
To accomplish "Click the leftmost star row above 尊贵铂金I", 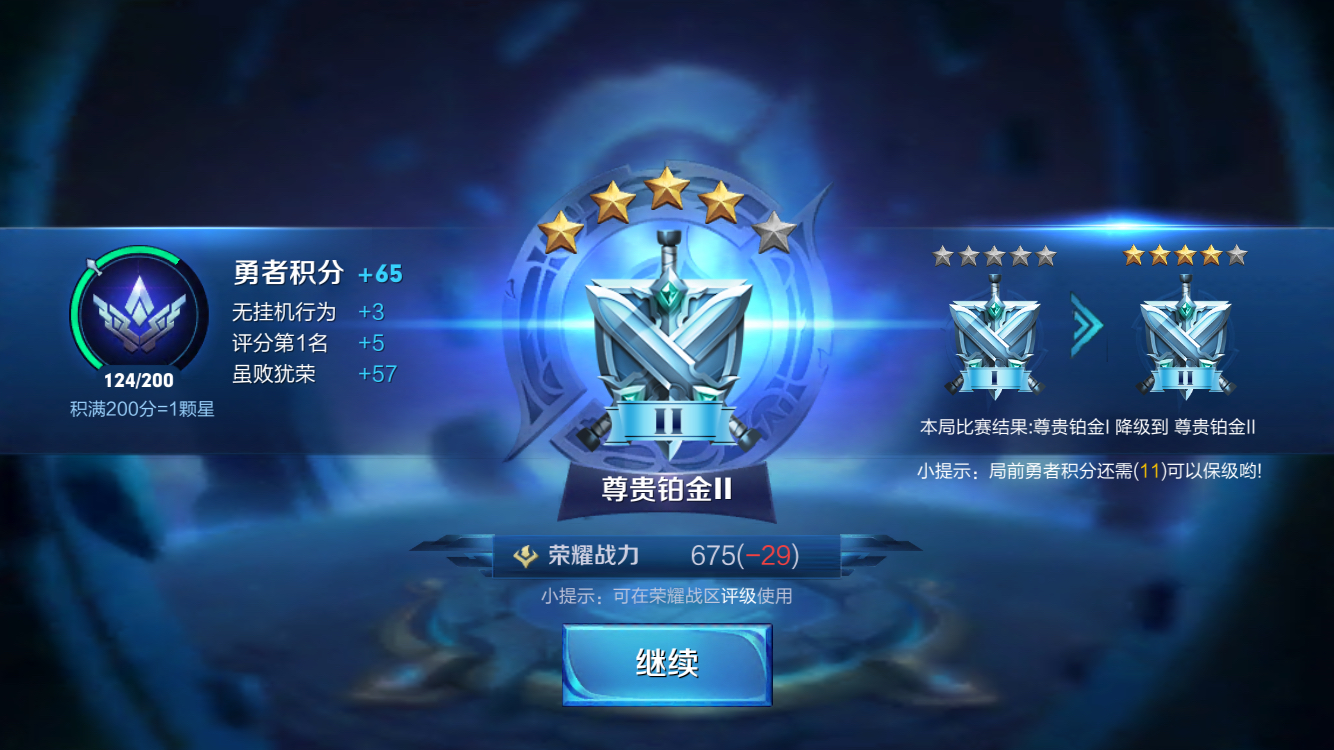I will pos(940,255).
